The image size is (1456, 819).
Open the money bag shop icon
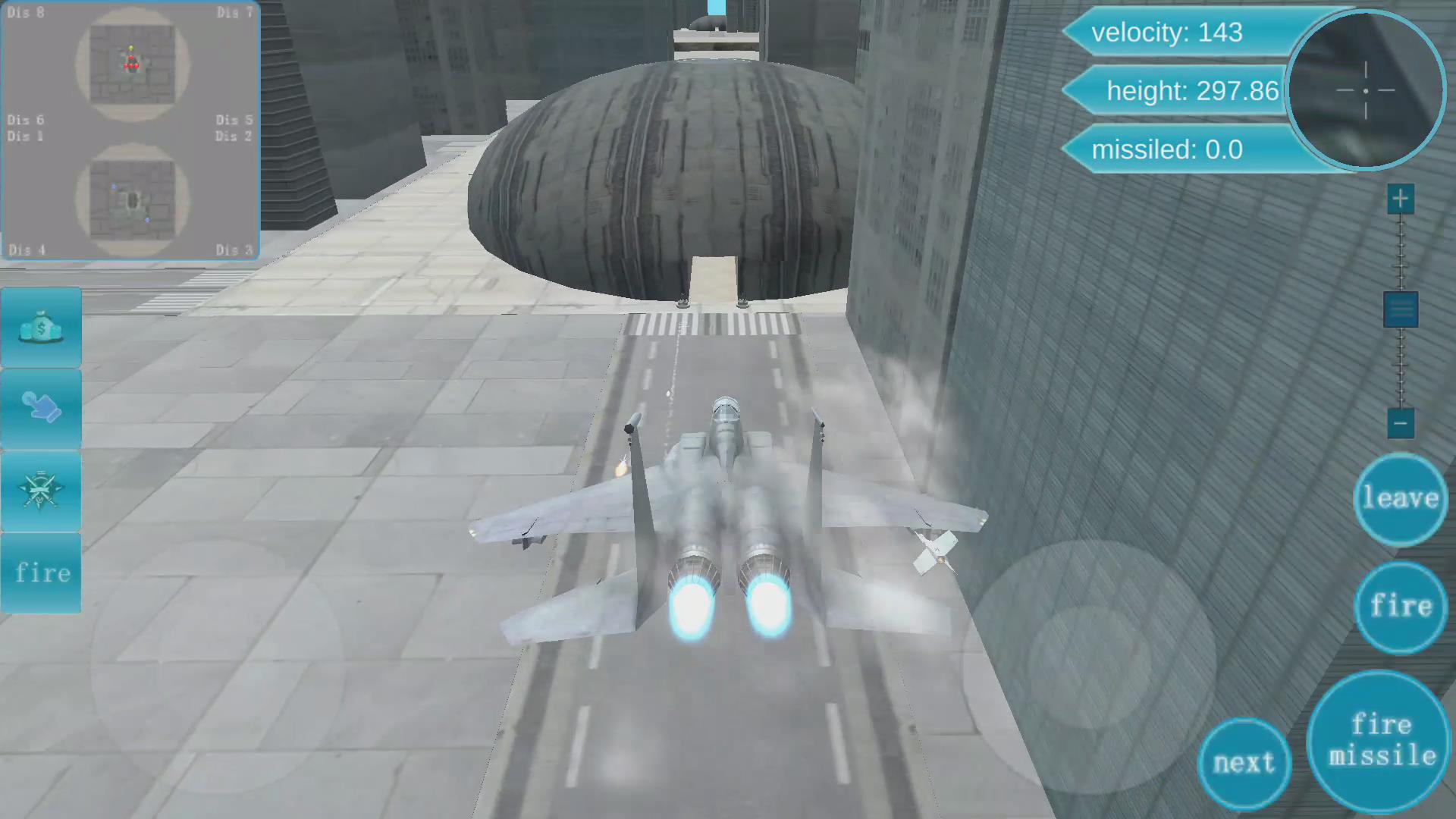click(41, 326)
